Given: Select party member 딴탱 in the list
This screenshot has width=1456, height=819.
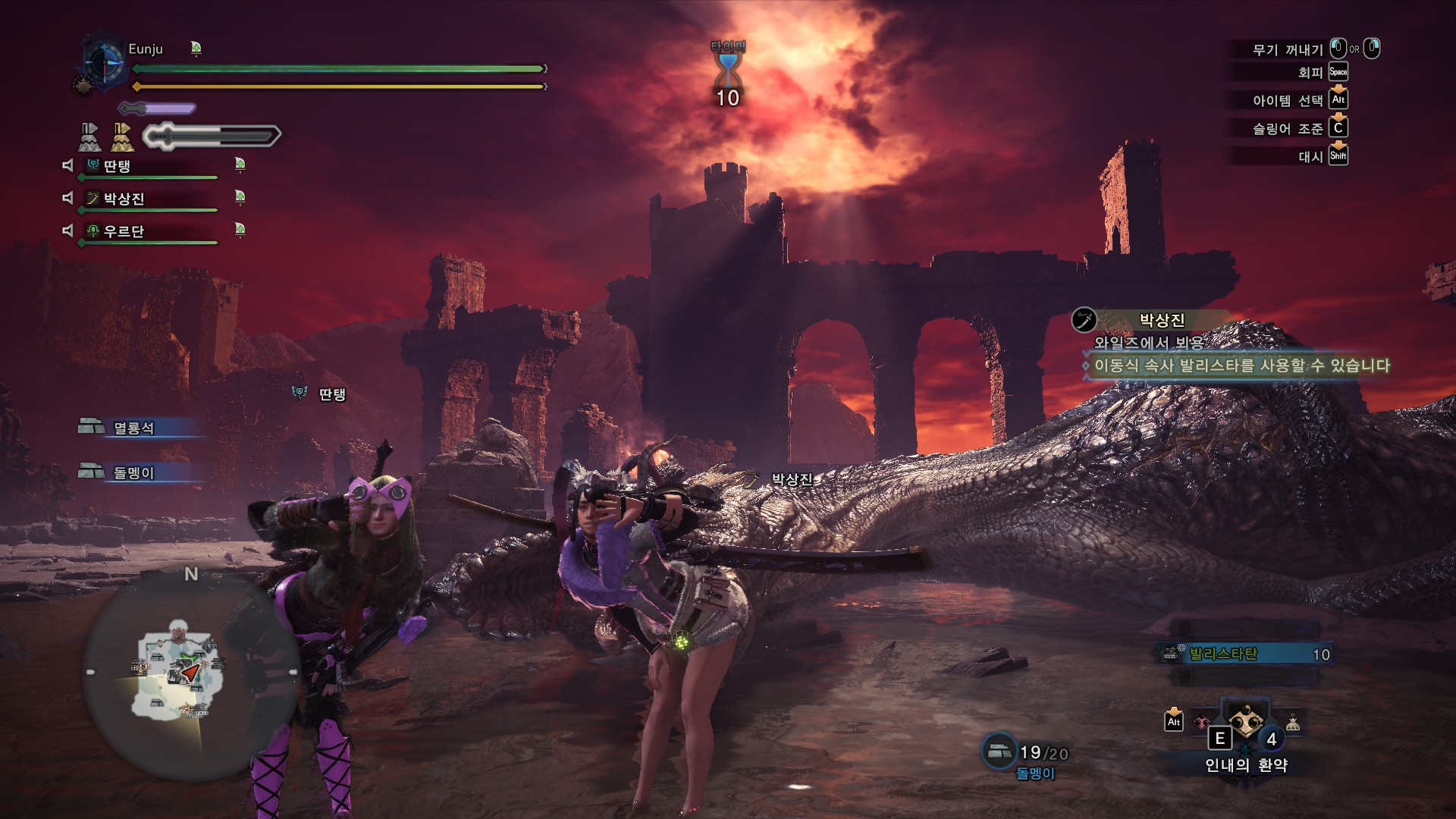Looking at the screenshot, I should point(117,166).
